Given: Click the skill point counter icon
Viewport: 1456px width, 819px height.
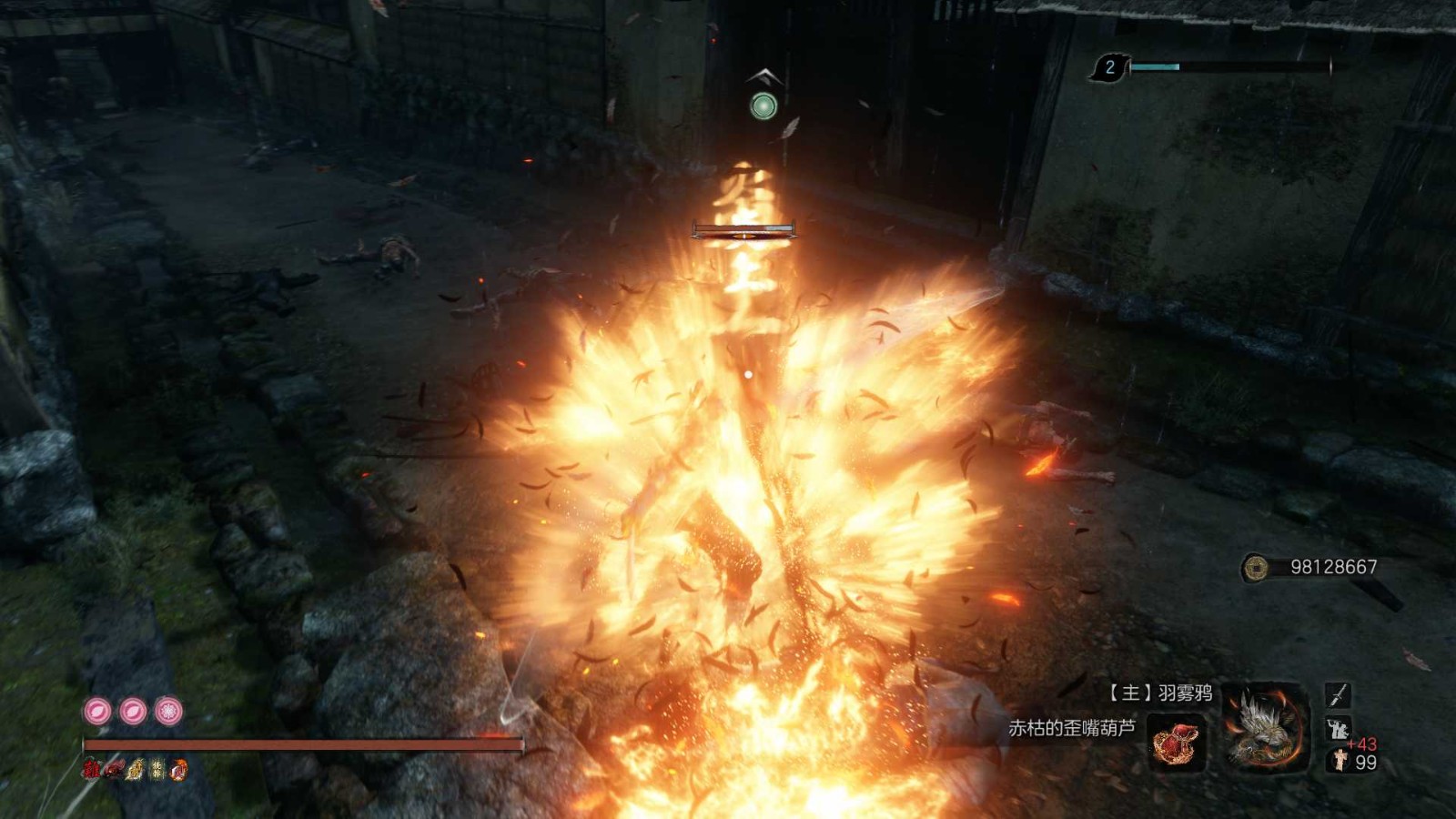Looking at the screenshot, I should click(1109, 67).
